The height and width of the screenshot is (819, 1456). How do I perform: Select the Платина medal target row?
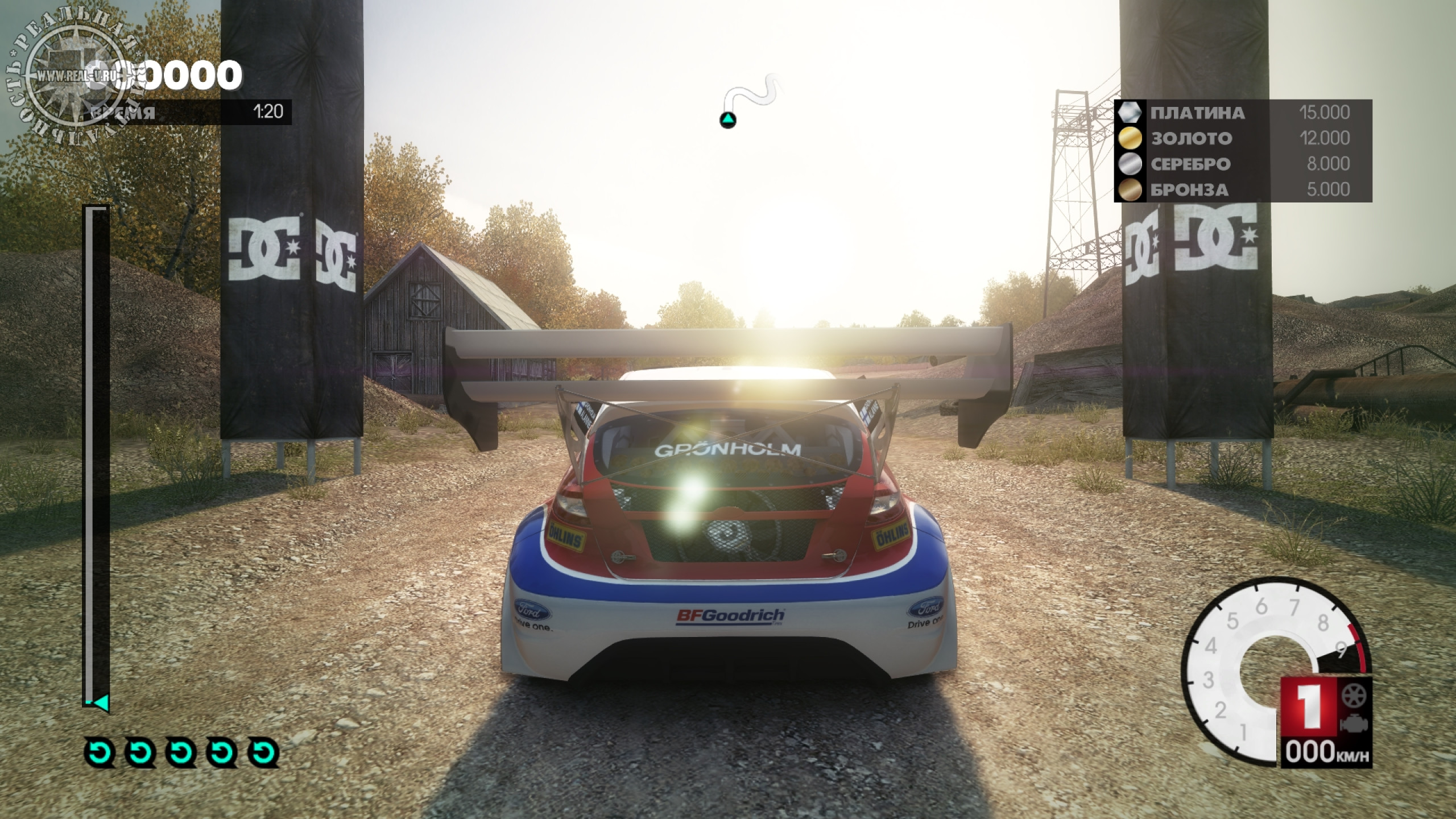coord(1243,113)
